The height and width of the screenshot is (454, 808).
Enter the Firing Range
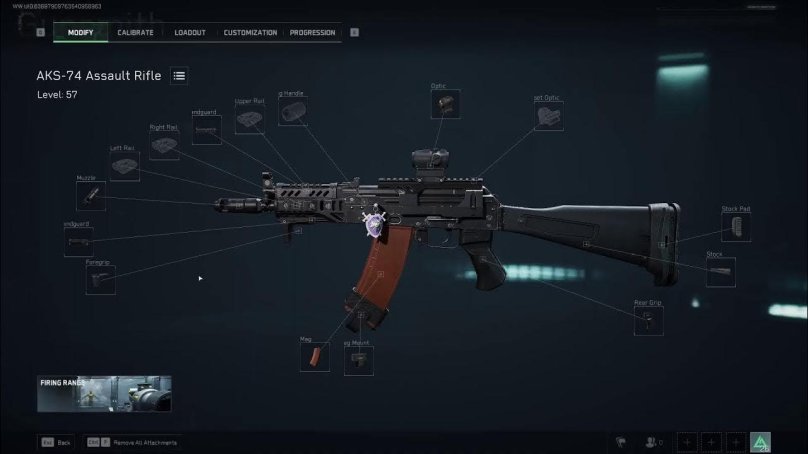click(x=104, y=394)
